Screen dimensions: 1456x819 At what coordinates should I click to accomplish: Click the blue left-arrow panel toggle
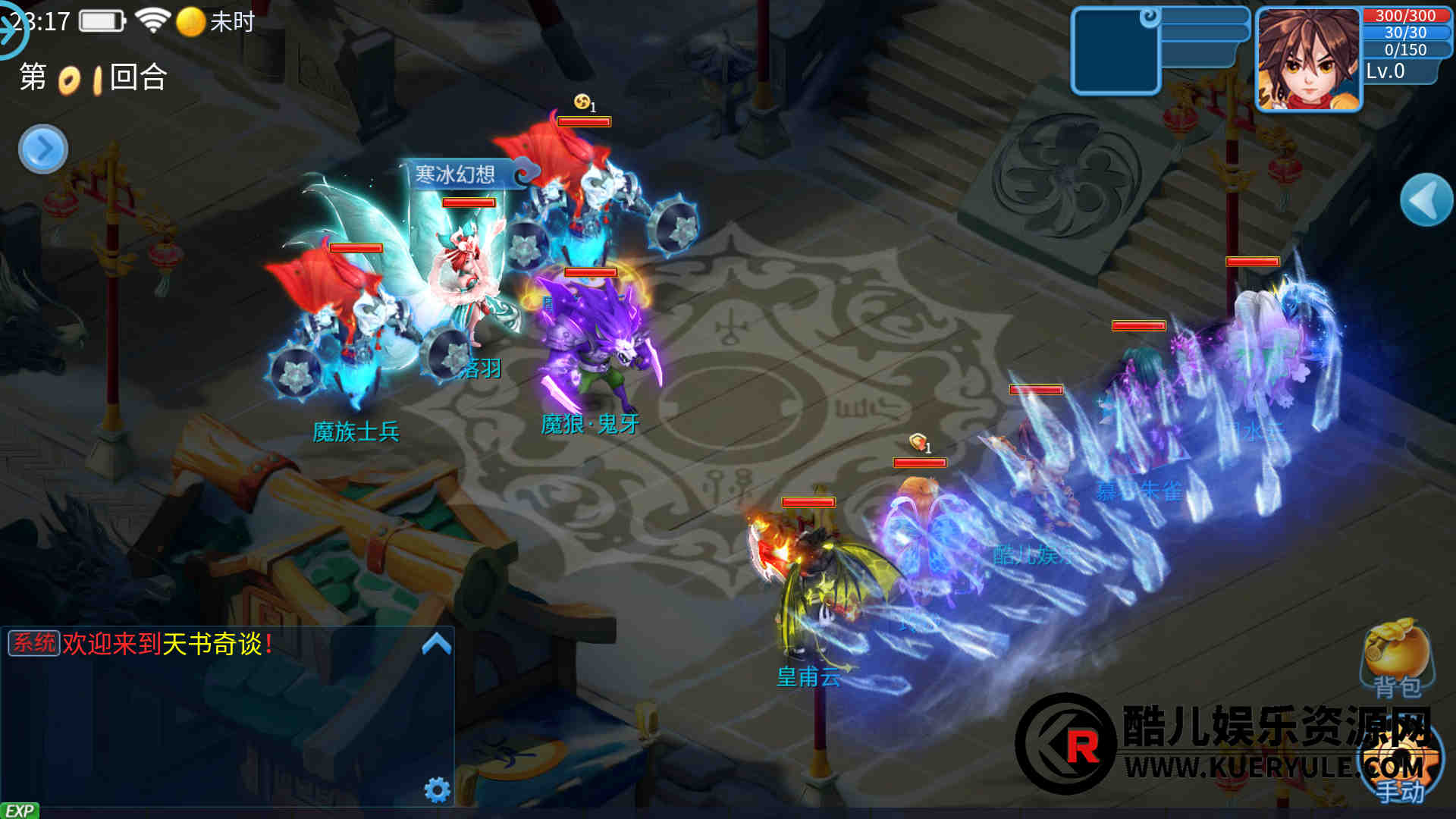[x=1426, y=200]
